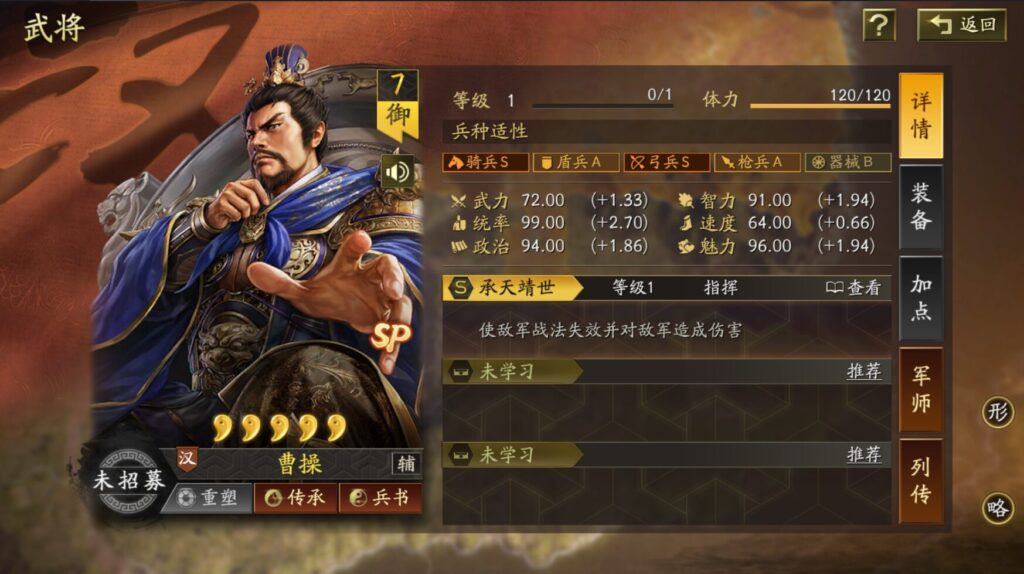Select the 加点 stat points tab
This screenshot has width=1024, height=574.
(x=920, y=298)
